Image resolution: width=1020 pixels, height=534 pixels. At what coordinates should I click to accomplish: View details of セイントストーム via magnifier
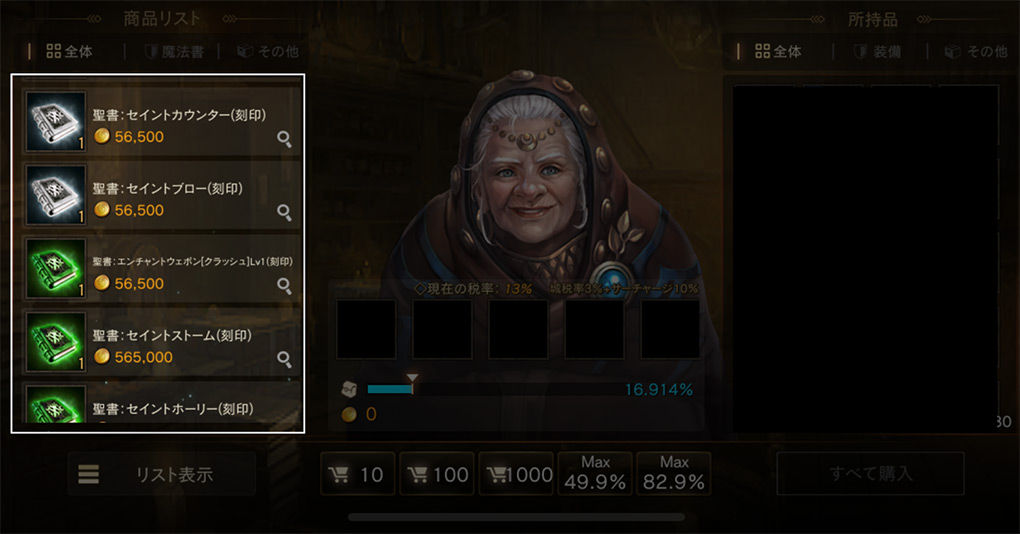pos(284,359)
